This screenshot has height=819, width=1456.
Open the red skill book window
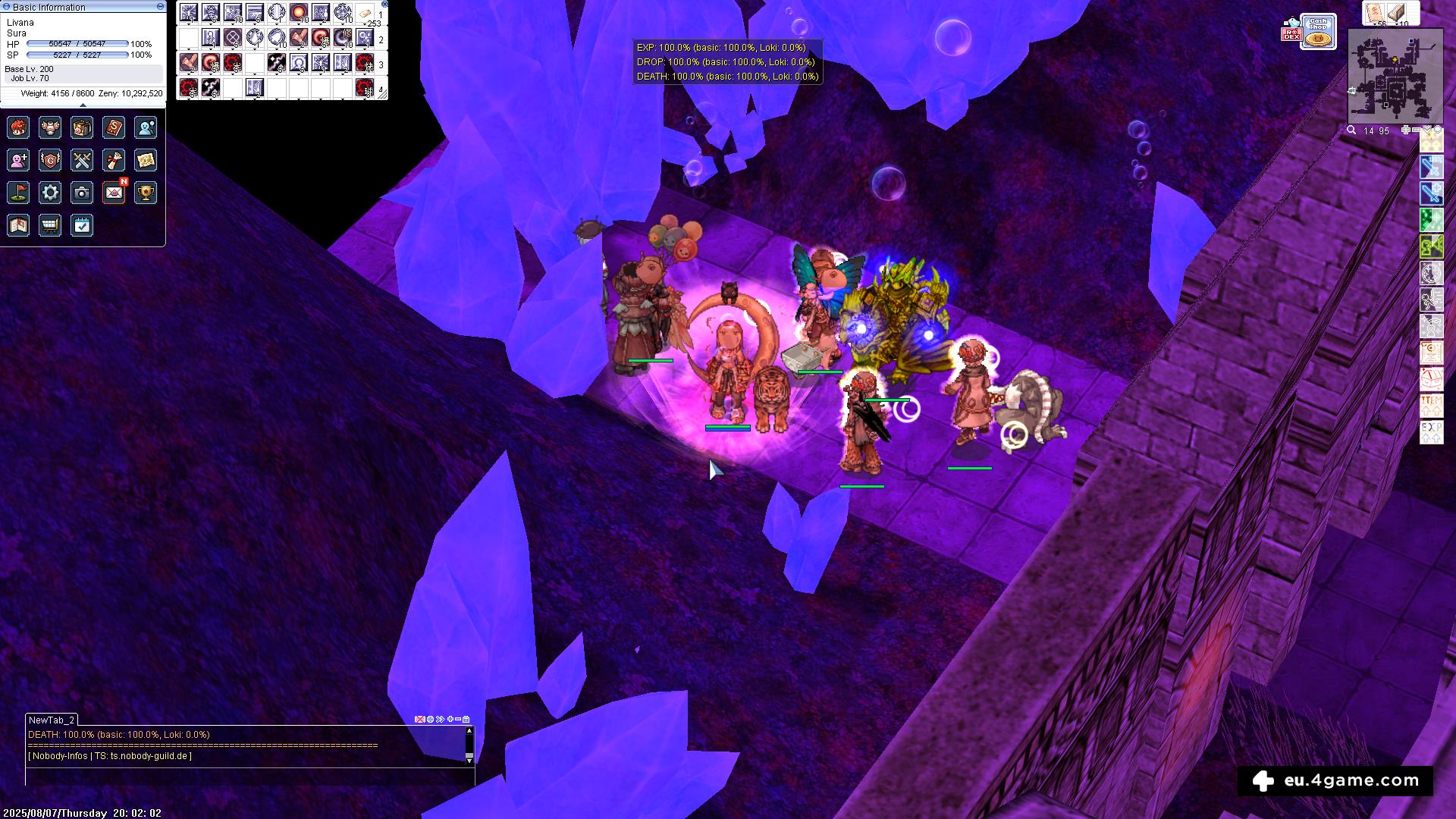point(114,127)
